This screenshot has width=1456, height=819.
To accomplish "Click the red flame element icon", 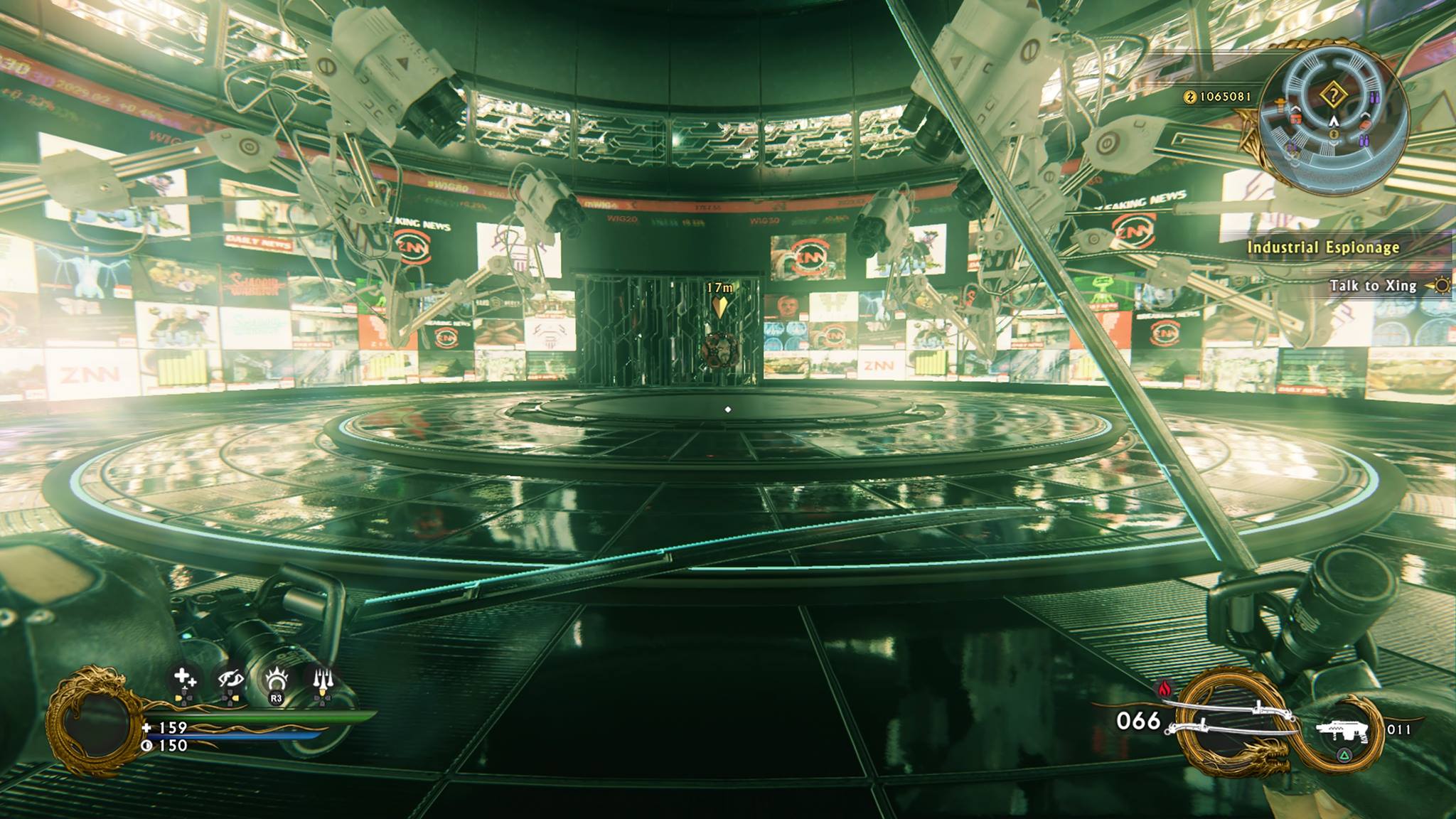I will (1165, 688).
